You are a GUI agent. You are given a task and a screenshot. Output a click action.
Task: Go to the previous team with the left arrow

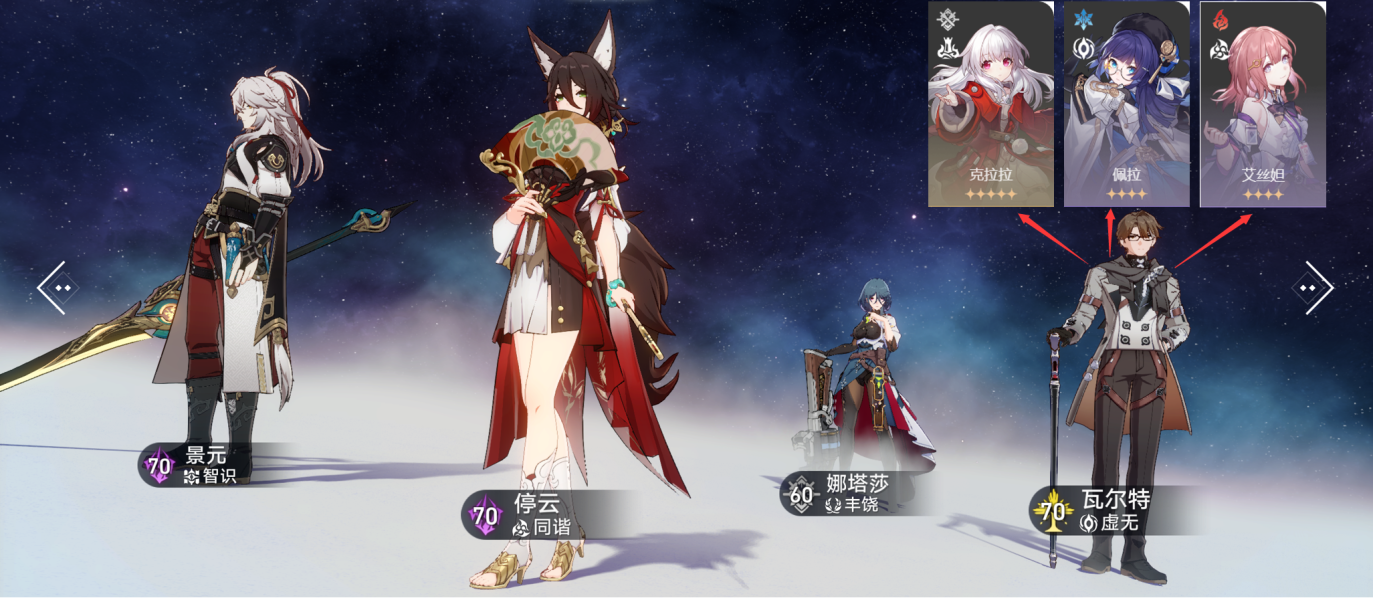pyautogui.click(x=57, y=288)
